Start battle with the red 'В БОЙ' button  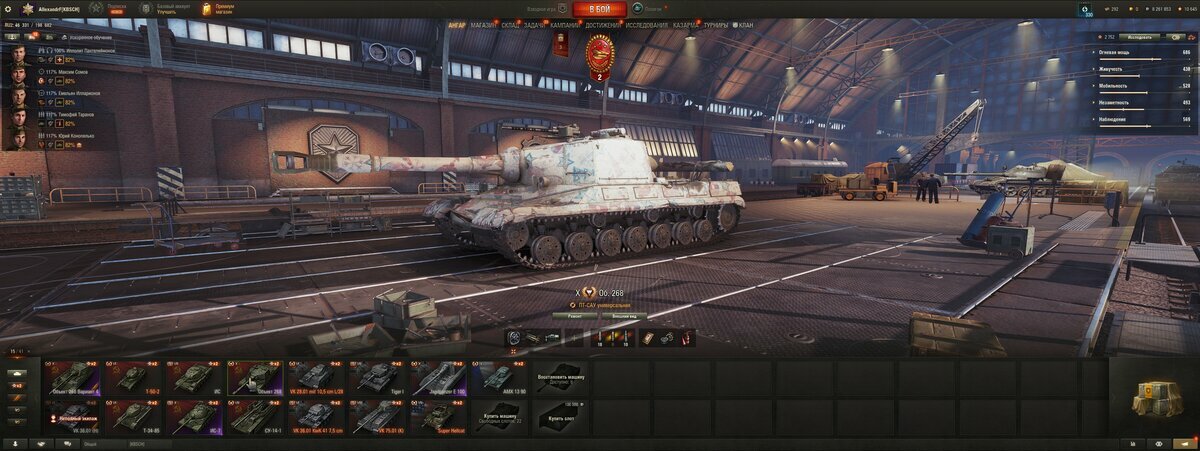point(600,9)
